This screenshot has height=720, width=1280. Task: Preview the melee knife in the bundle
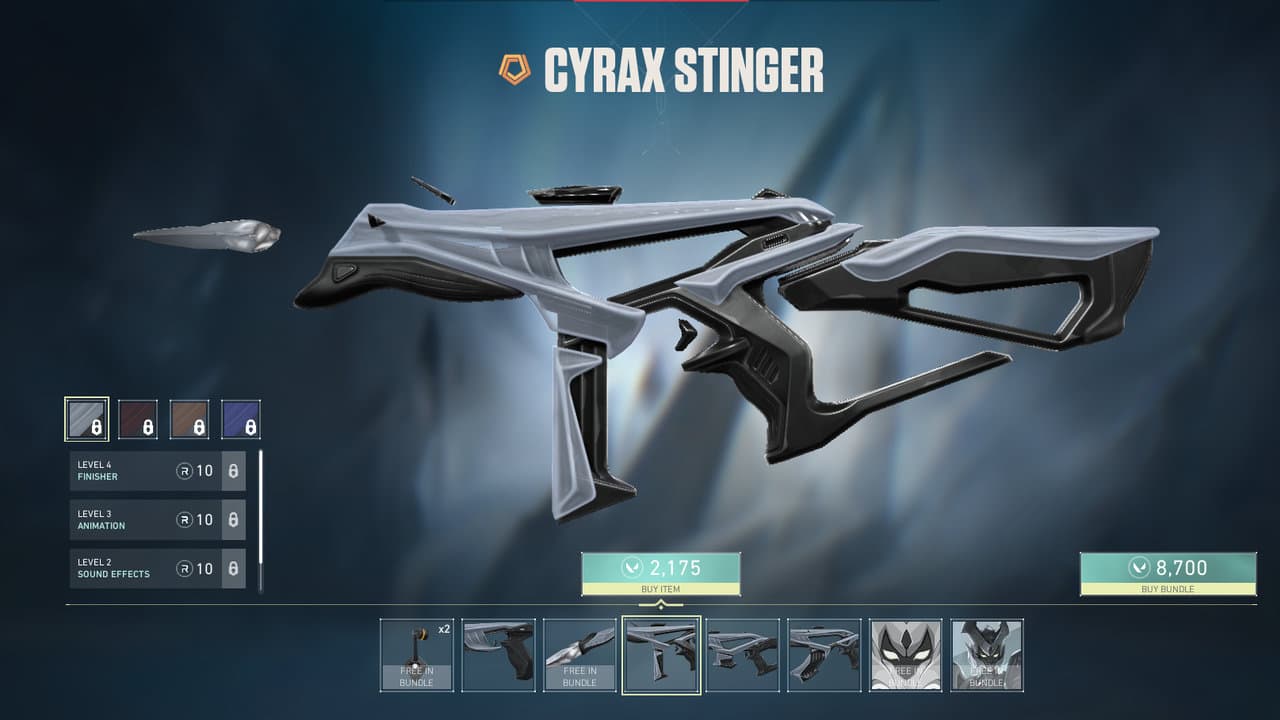click(580, 655)
